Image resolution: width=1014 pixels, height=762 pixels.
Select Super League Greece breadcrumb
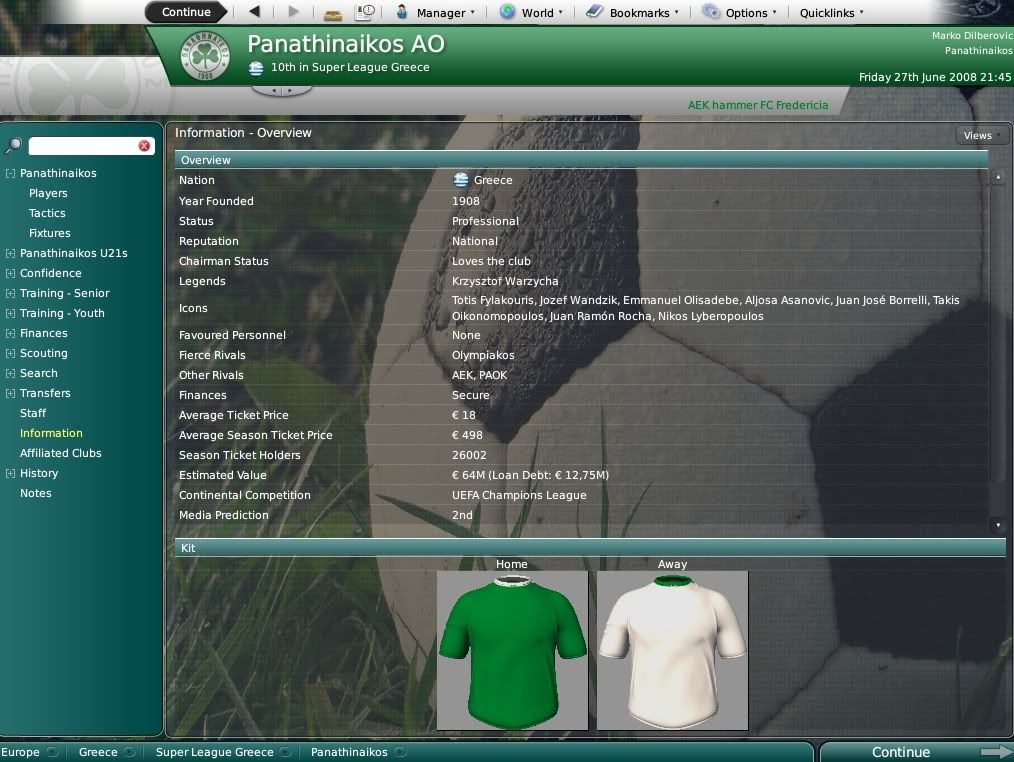pyautogui.click(x=214, y=752)
